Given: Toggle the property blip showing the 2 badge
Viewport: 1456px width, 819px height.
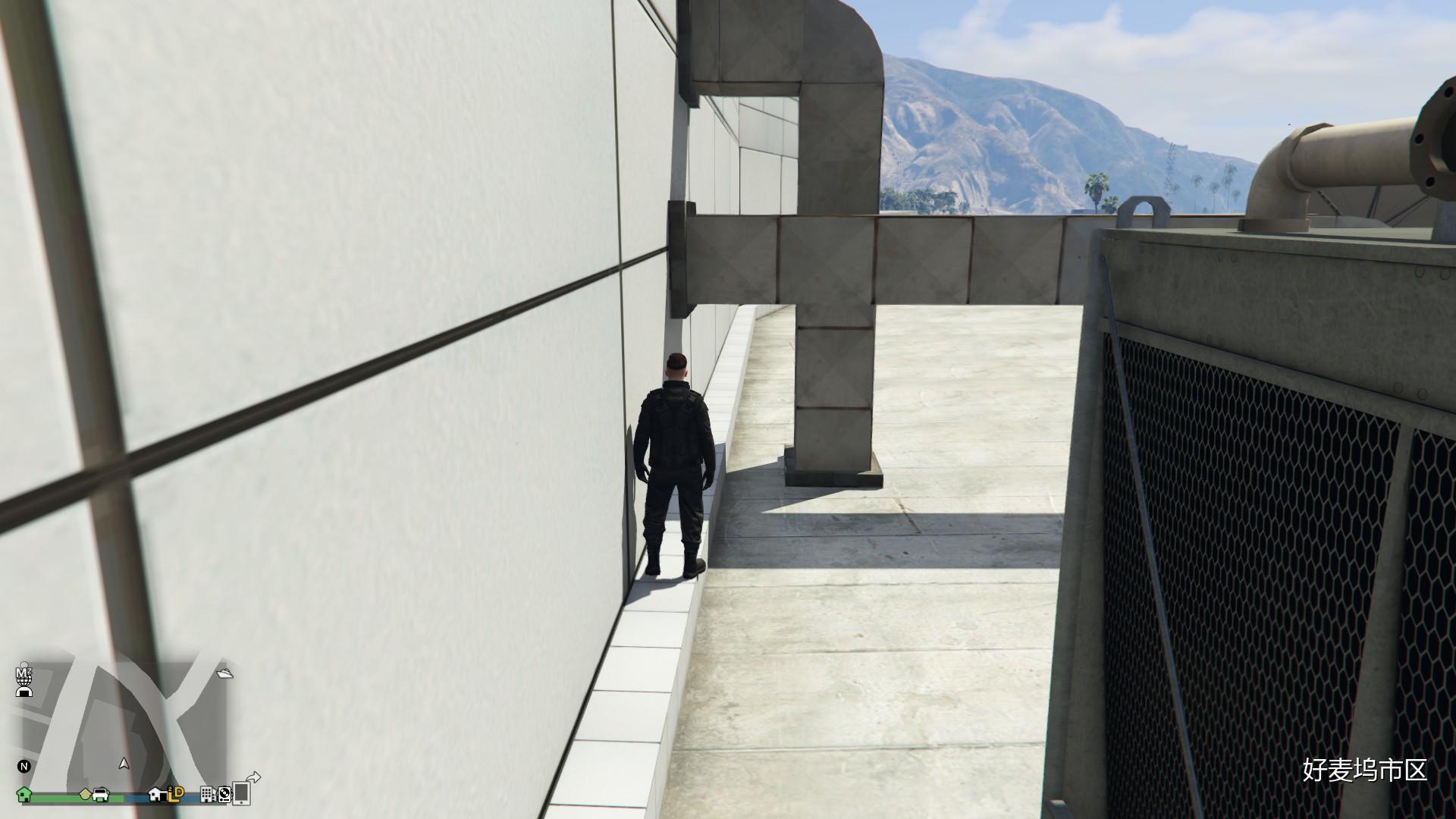Looking at the screenshot, I should (156, 795).
